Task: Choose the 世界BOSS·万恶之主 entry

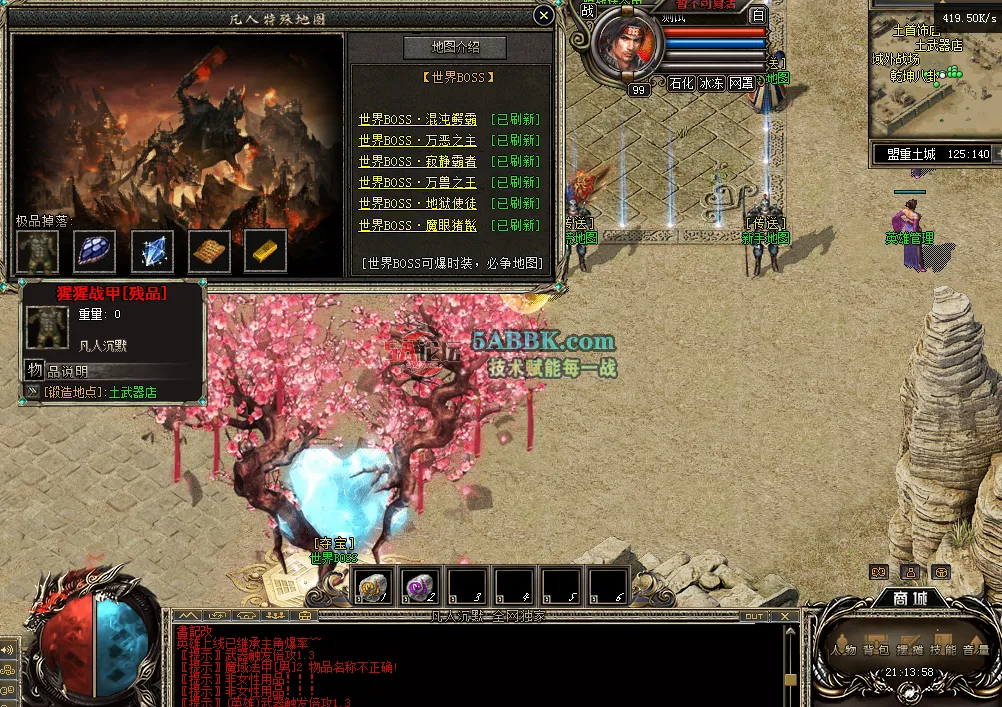Action: pos(418,140)
